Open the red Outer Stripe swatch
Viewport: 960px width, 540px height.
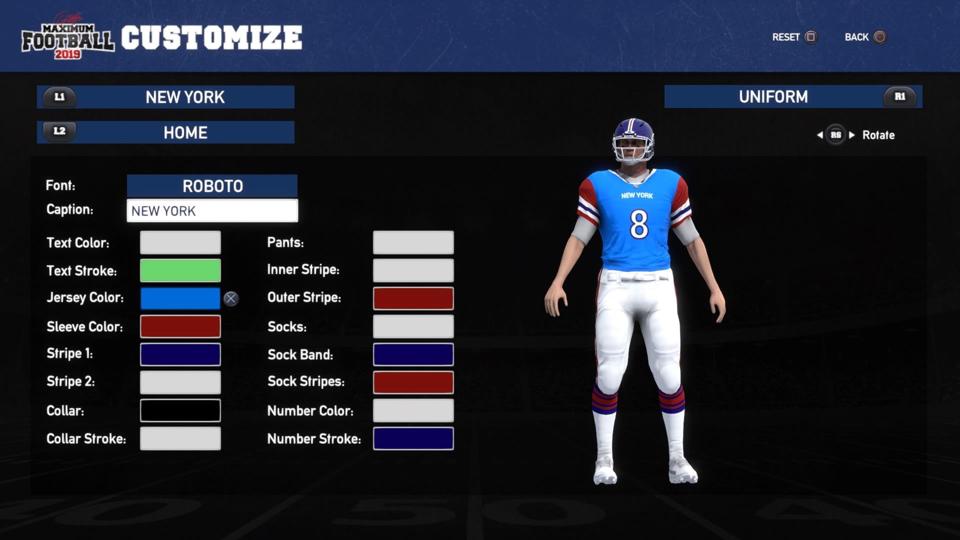tap(413, 298)
